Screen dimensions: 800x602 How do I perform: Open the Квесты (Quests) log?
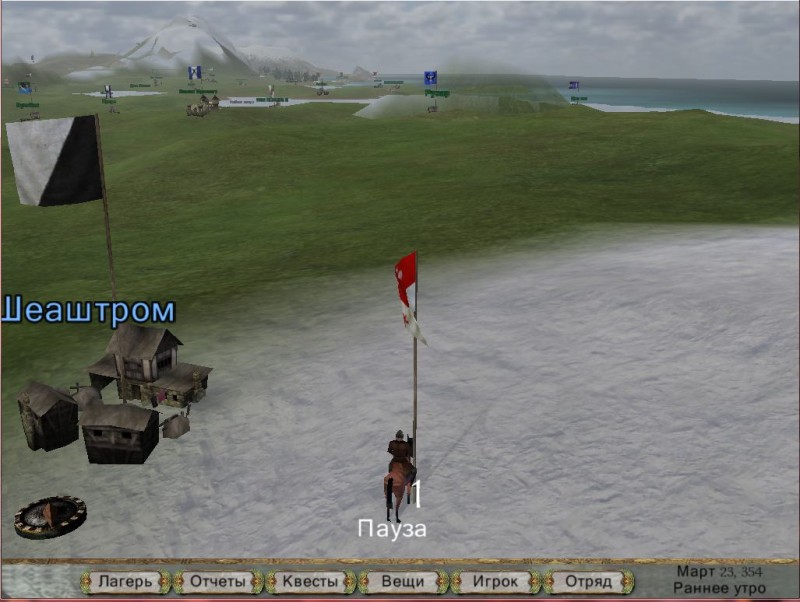point(311,581)
